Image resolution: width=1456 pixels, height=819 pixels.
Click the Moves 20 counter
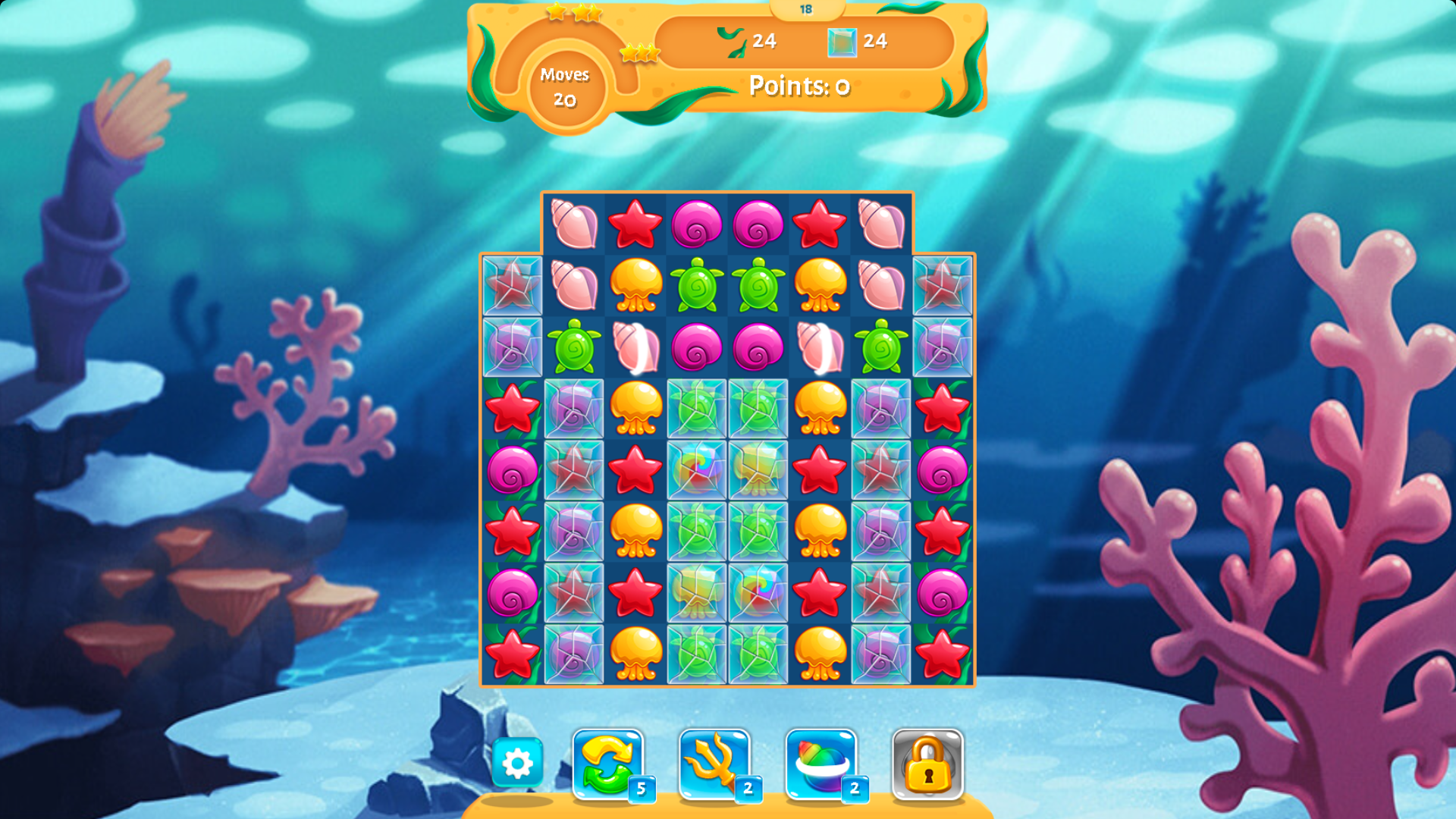(564, 87)
